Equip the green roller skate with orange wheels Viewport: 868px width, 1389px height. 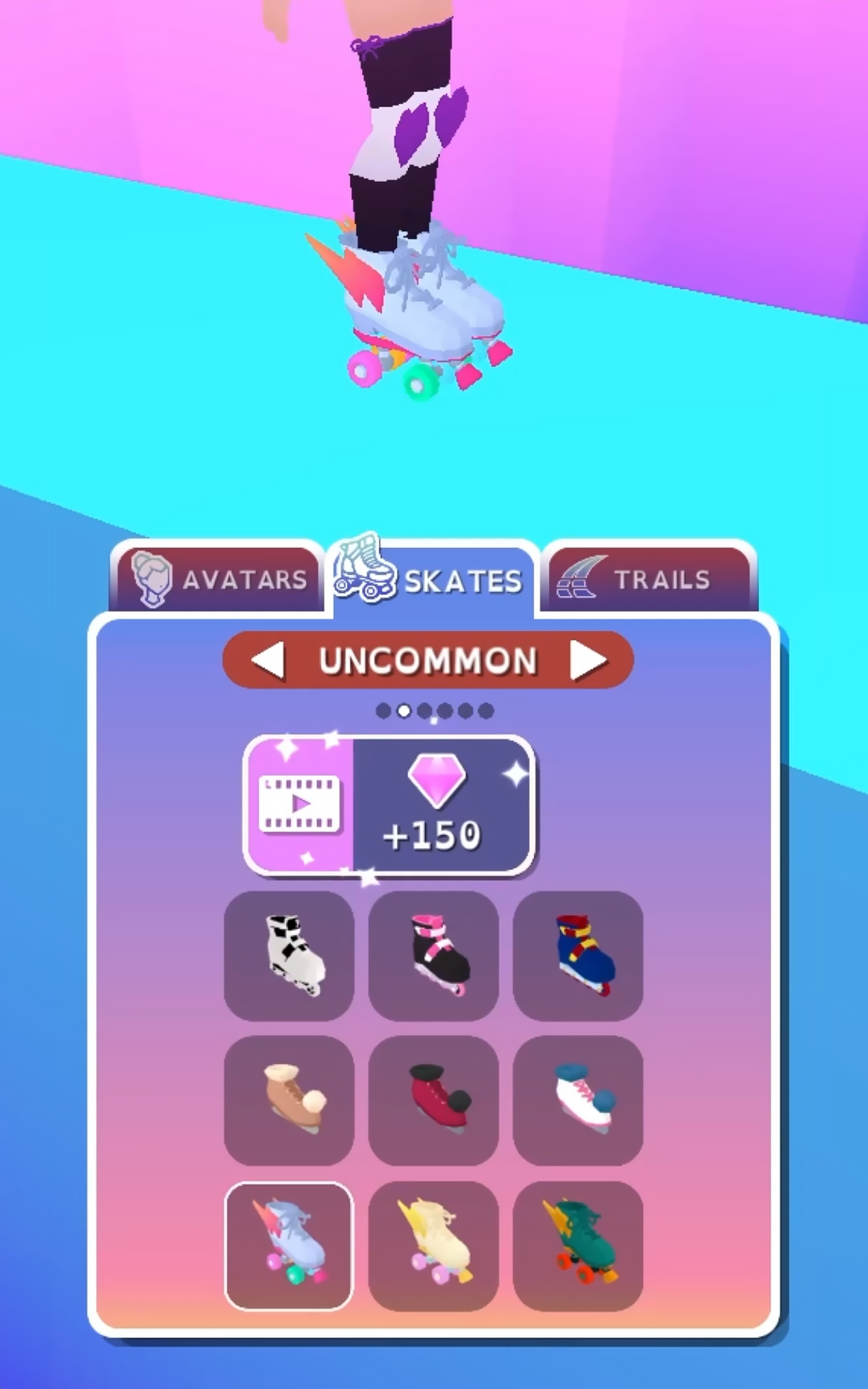[578, 1246]
